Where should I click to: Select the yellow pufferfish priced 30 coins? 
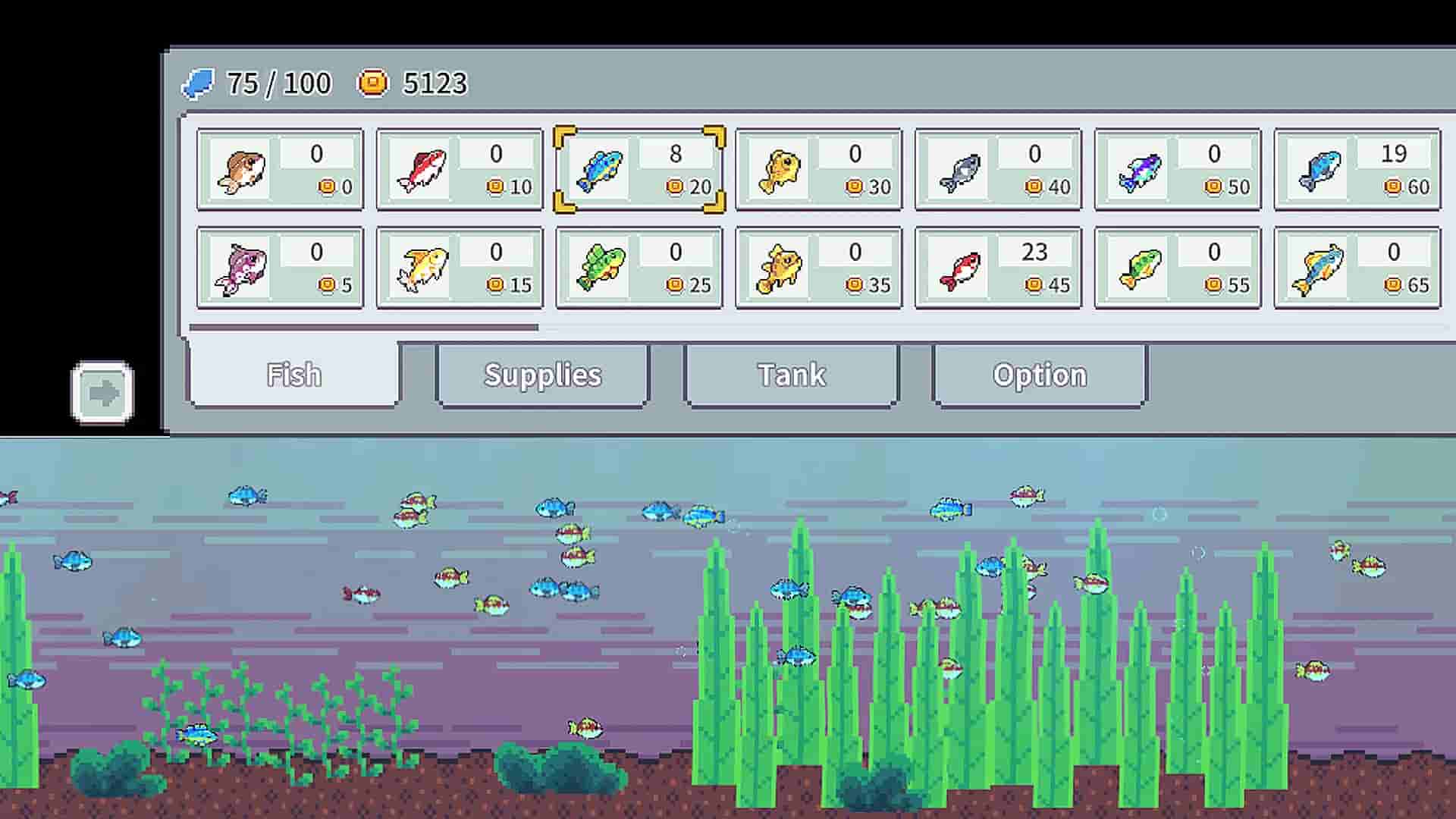click(x=818, y=168)
